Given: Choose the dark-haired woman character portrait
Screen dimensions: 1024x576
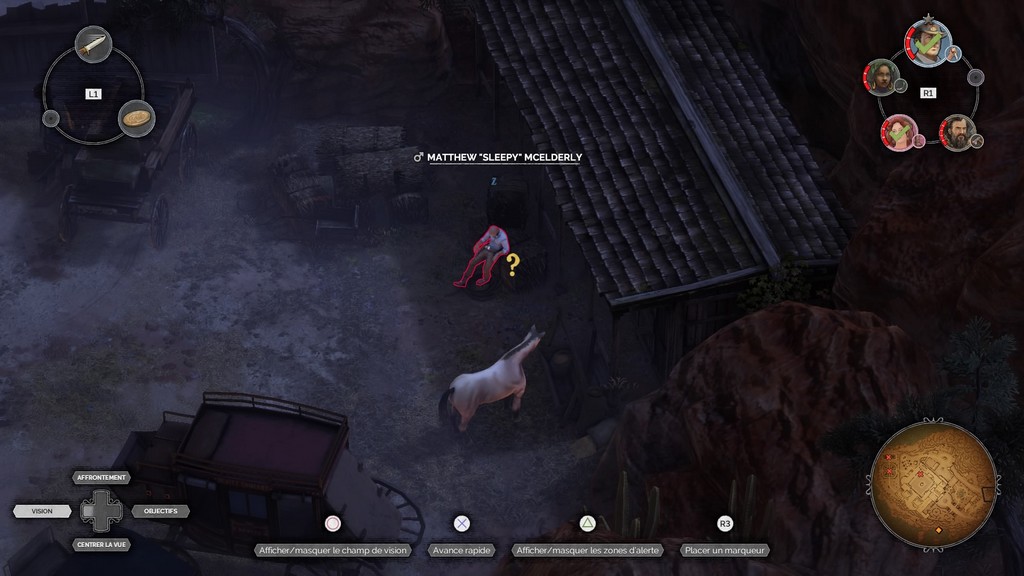Looking at the screenshot, I should point(881,76).
